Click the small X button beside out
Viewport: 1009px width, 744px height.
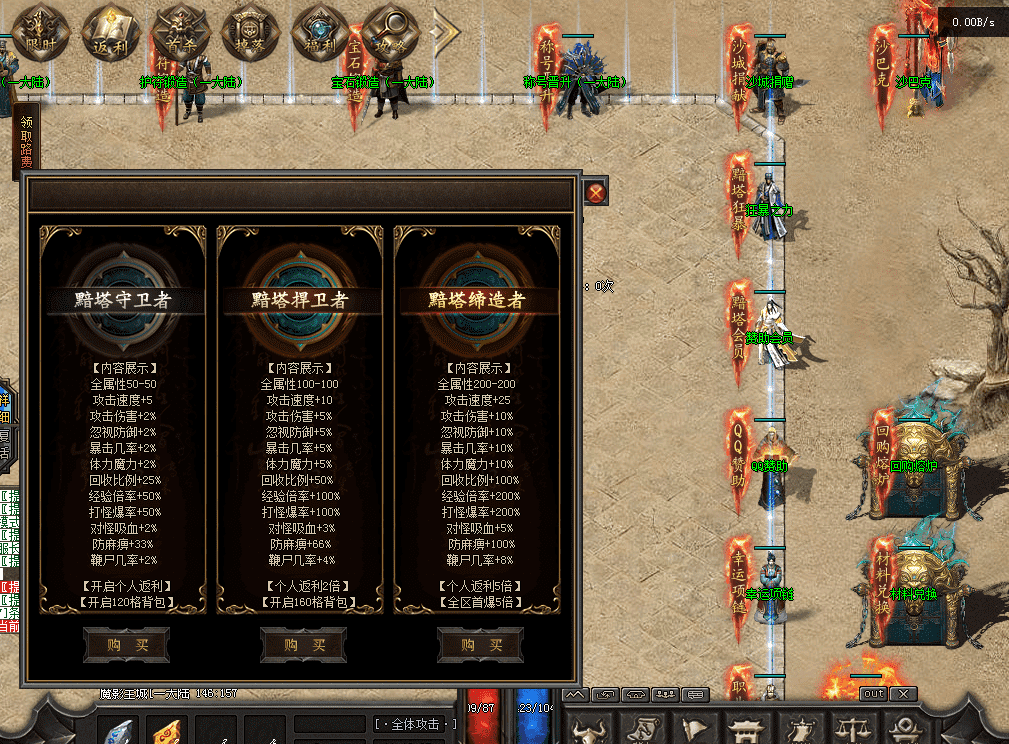click(903, 693)
